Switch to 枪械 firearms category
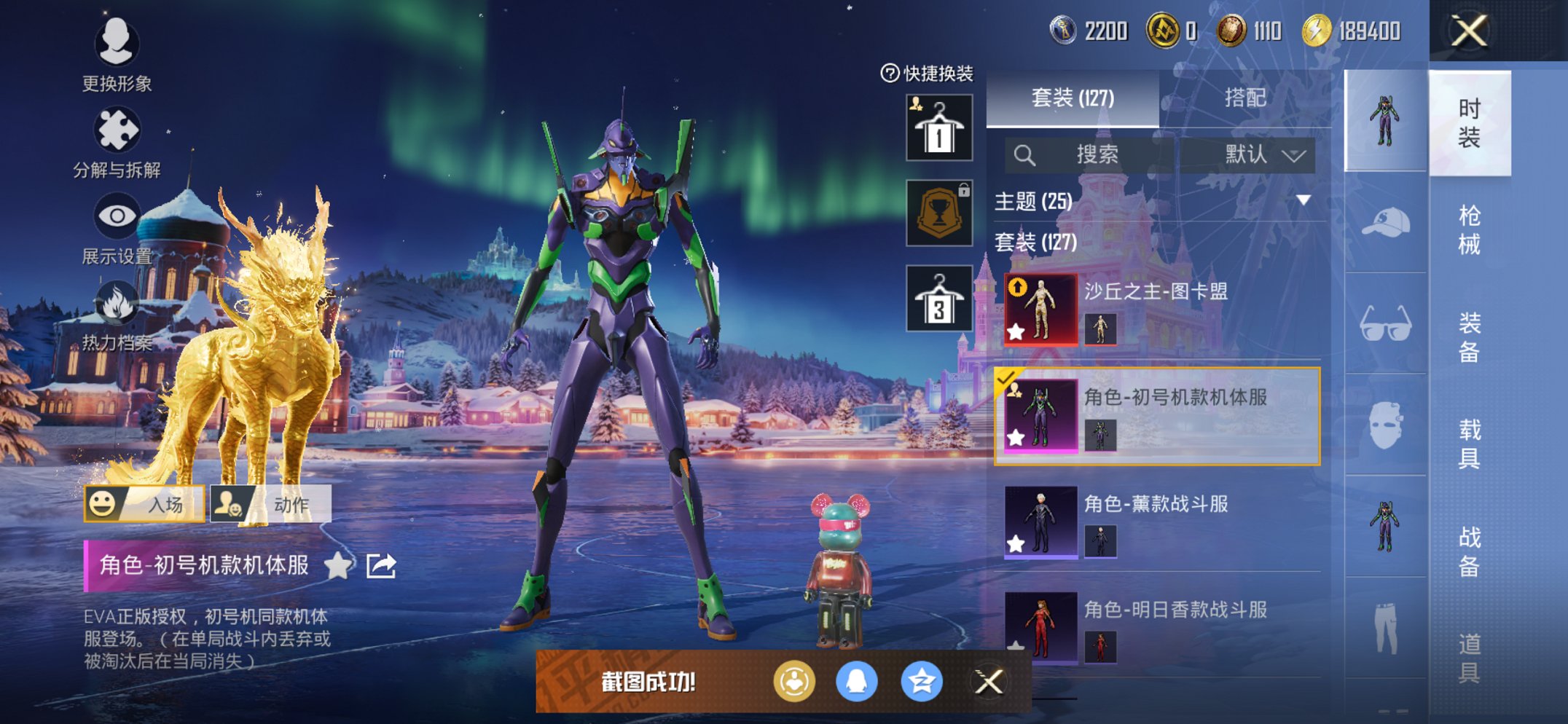The image size is (1568, 724). [1468, 229]
